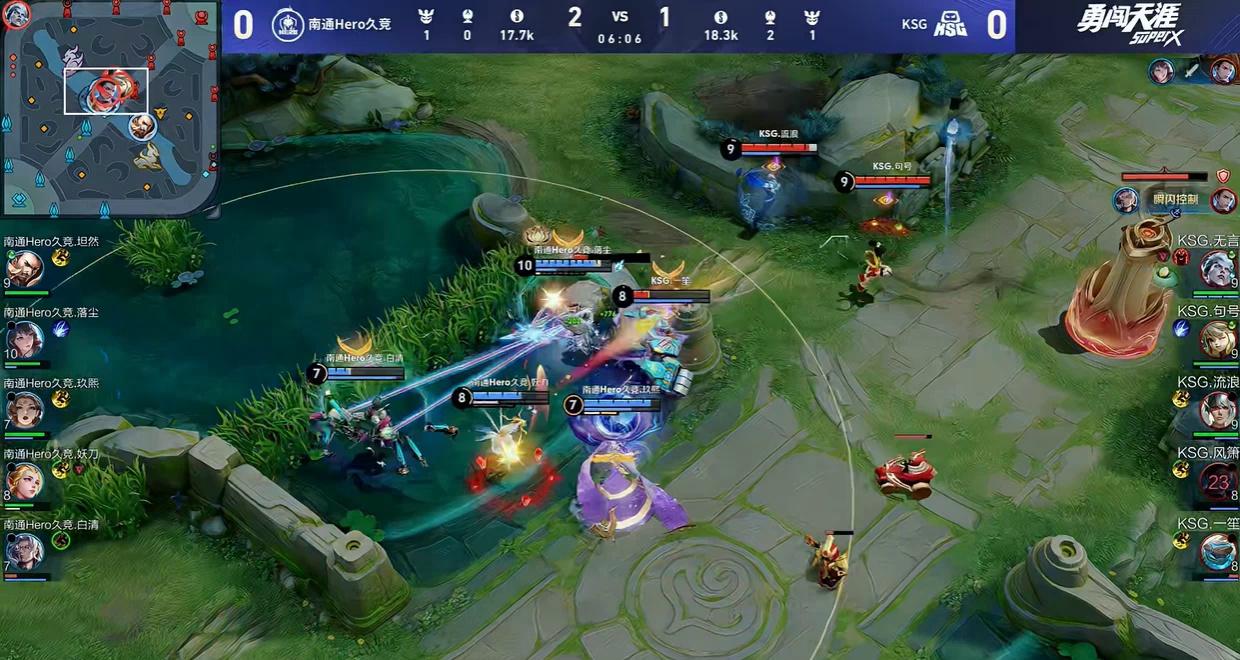This screenshot has width=1240, height=660.
Task: Select KSG.风箫's respawning hero portrait
Action: coord(1217,481)
